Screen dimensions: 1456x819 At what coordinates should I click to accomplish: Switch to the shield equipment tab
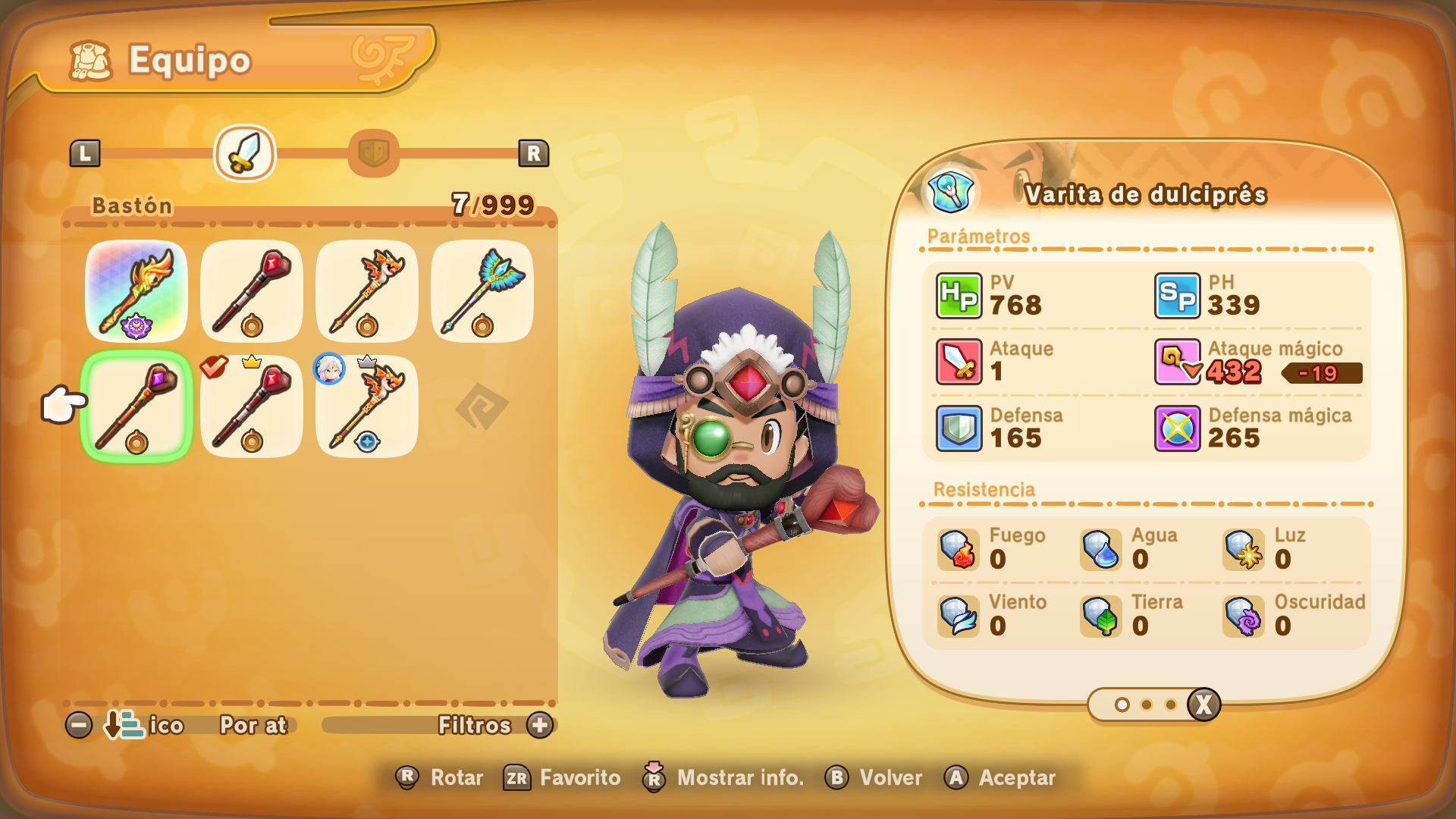(373, 153)
